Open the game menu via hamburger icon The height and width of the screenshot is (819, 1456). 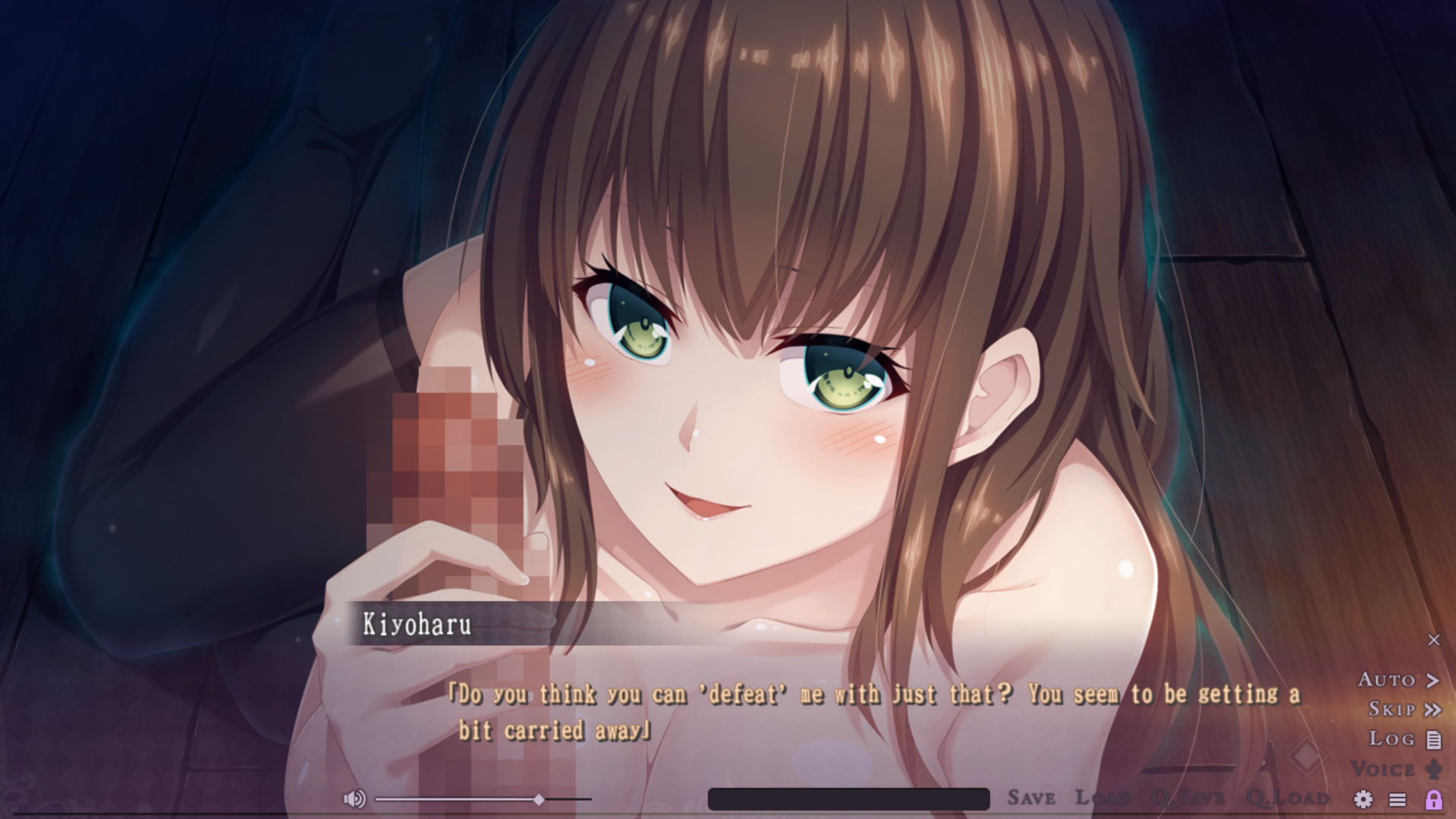(x=1398, y=799)
